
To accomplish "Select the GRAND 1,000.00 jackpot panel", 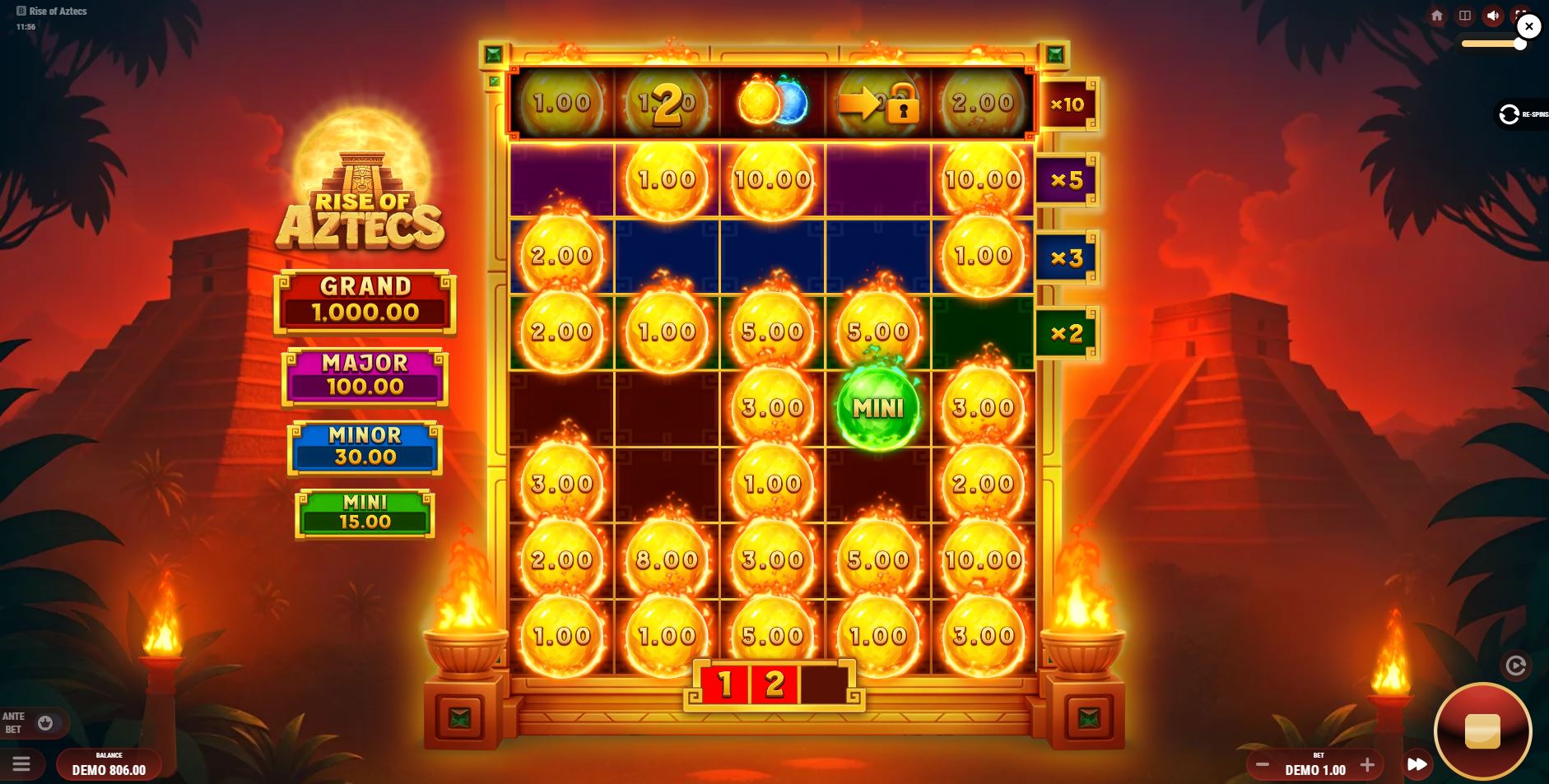I will pyautogui.click(x=365, y=301).
